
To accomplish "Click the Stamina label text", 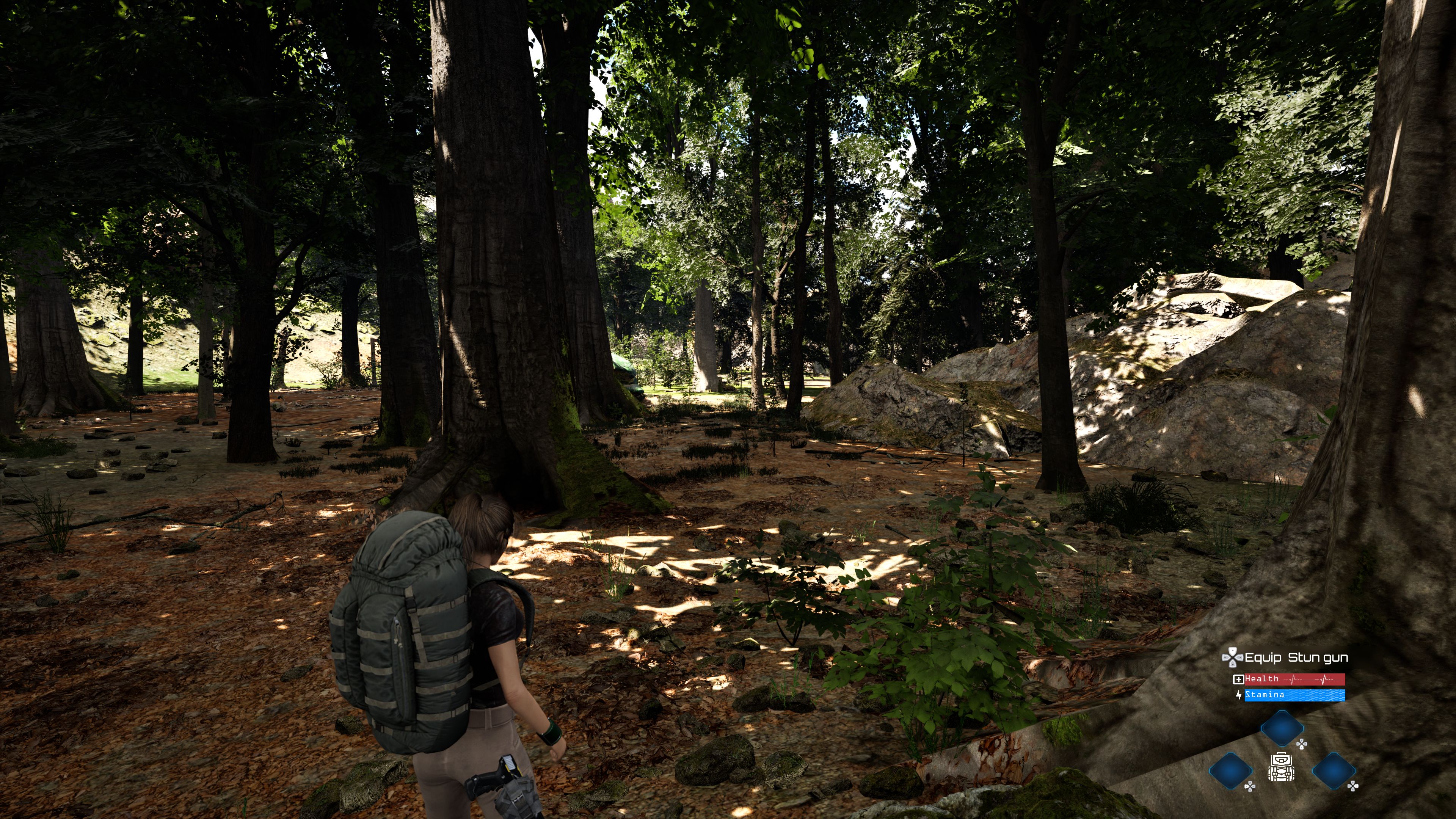I will [x=1265, y=695].
